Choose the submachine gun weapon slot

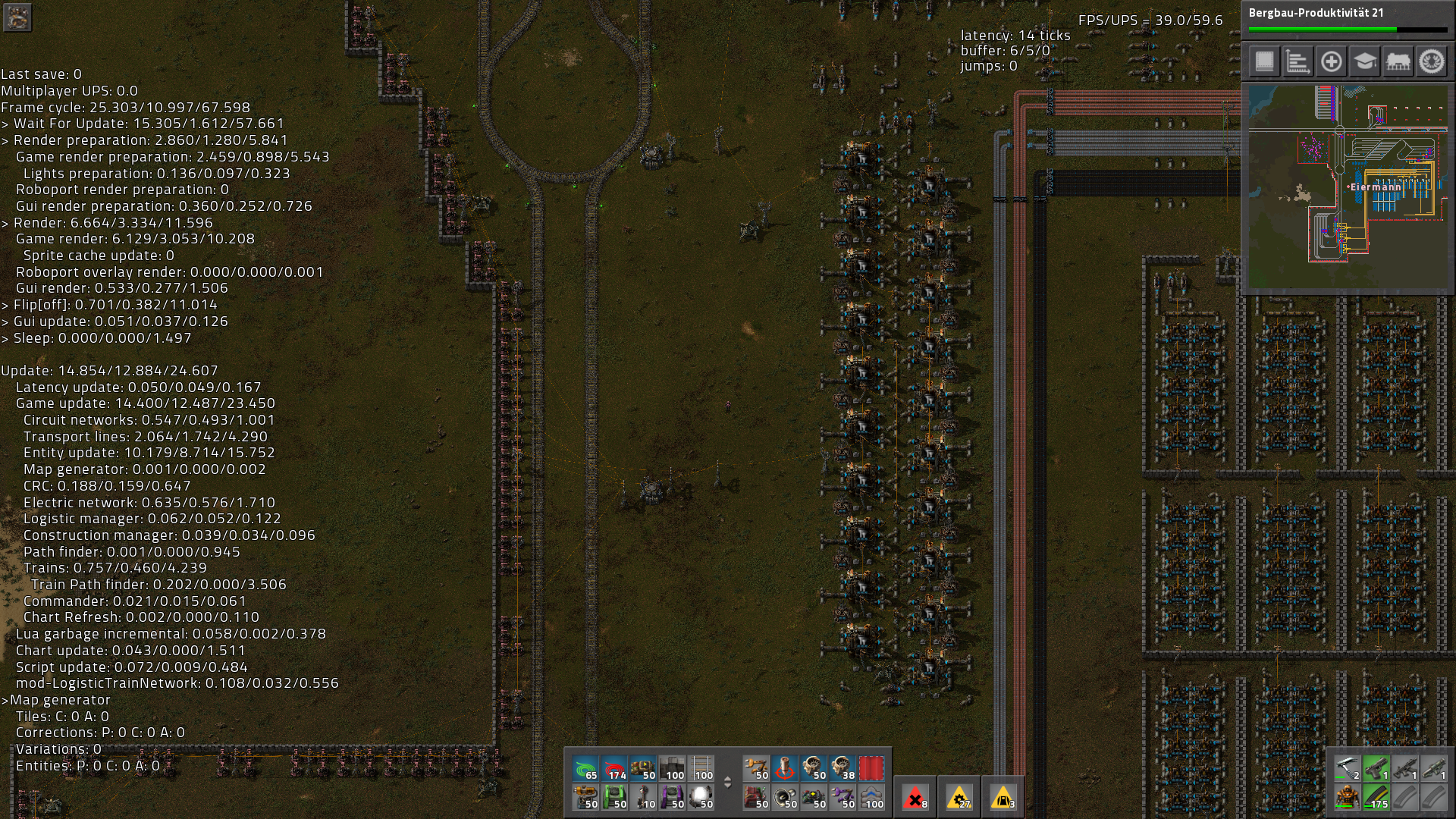point(1404,769)
